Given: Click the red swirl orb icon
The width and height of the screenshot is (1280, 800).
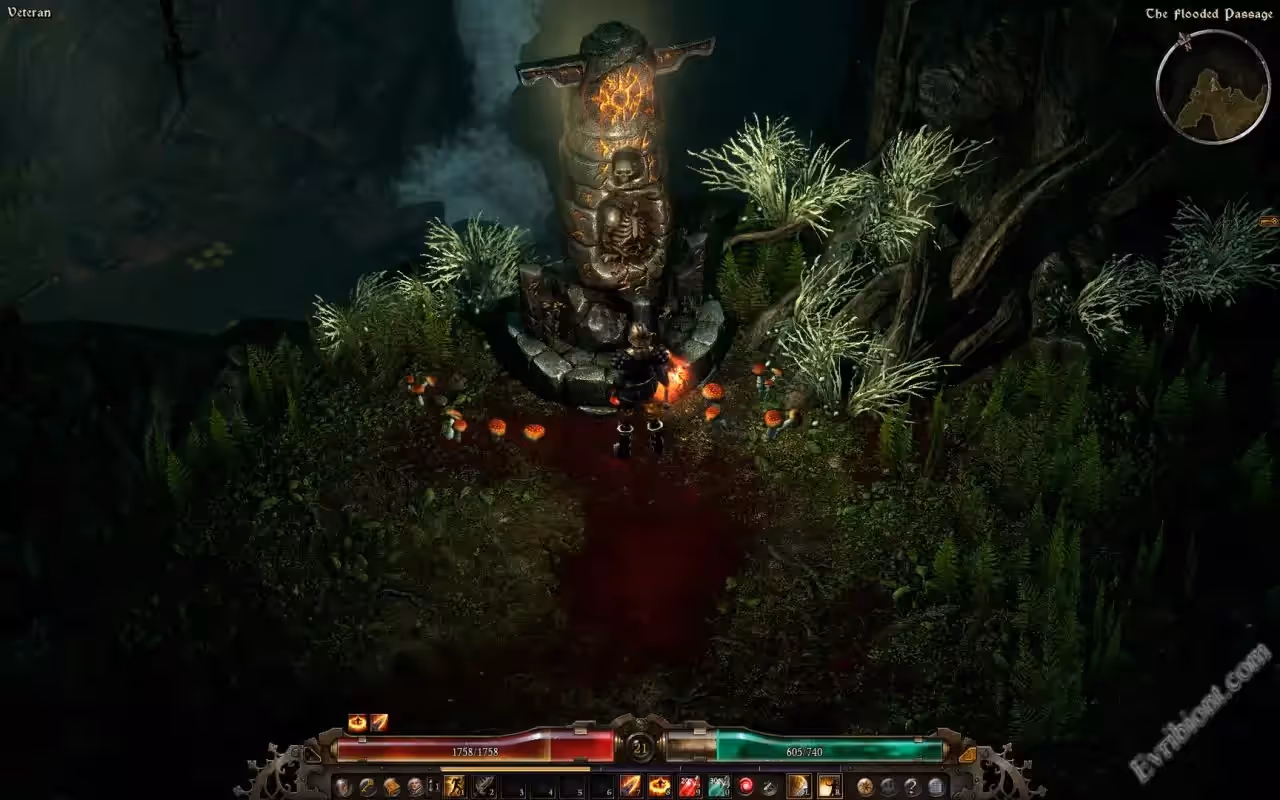Looking at the screenshot, I should click(745, 786).
